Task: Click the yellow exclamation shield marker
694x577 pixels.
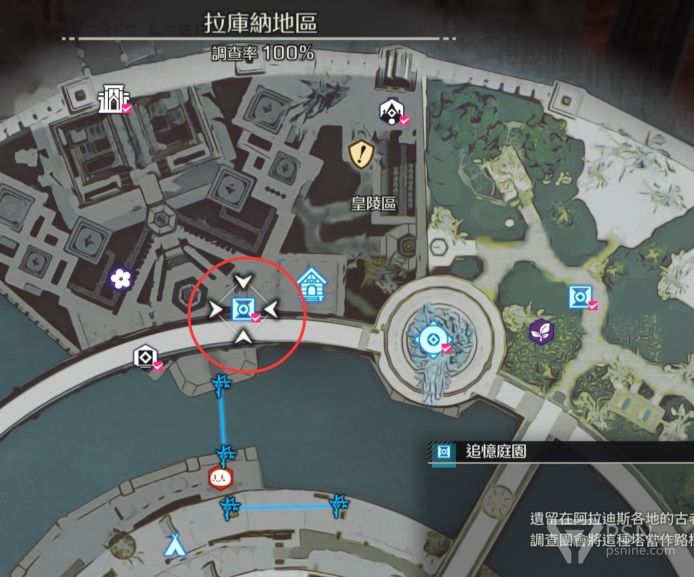Action: [361, 153]
